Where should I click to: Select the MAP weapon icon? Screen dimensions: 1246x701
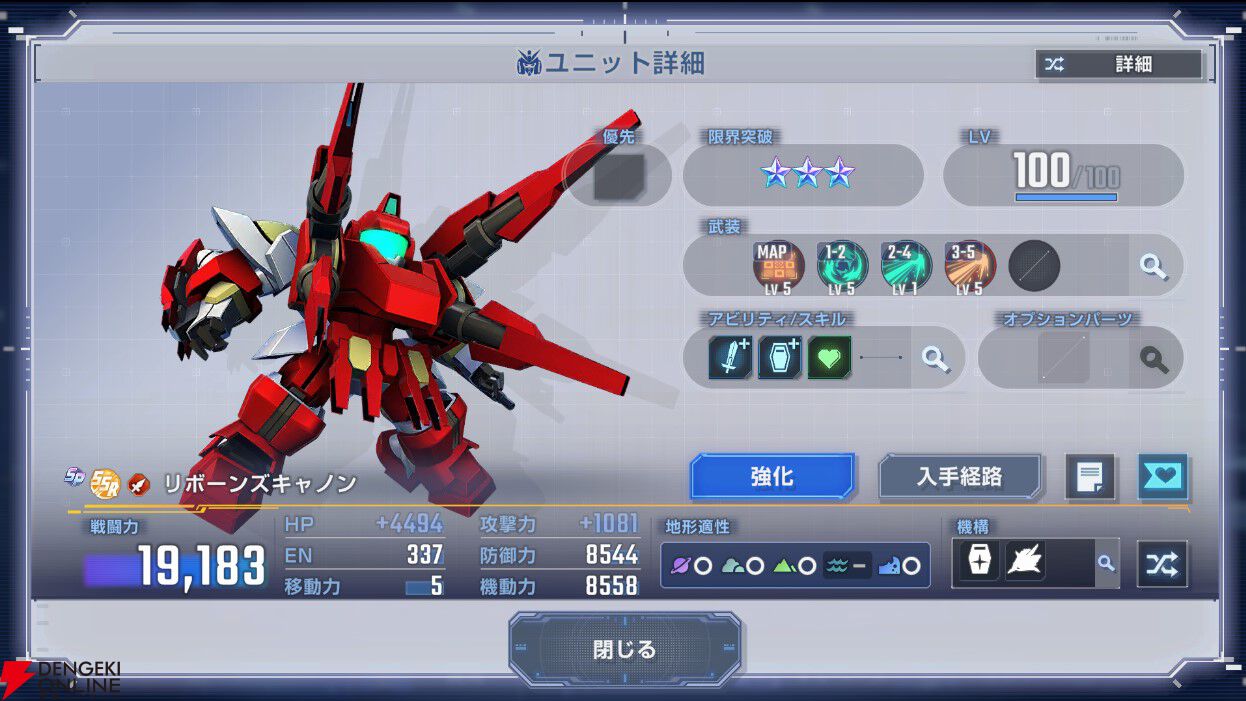click(x=778, y=266)
